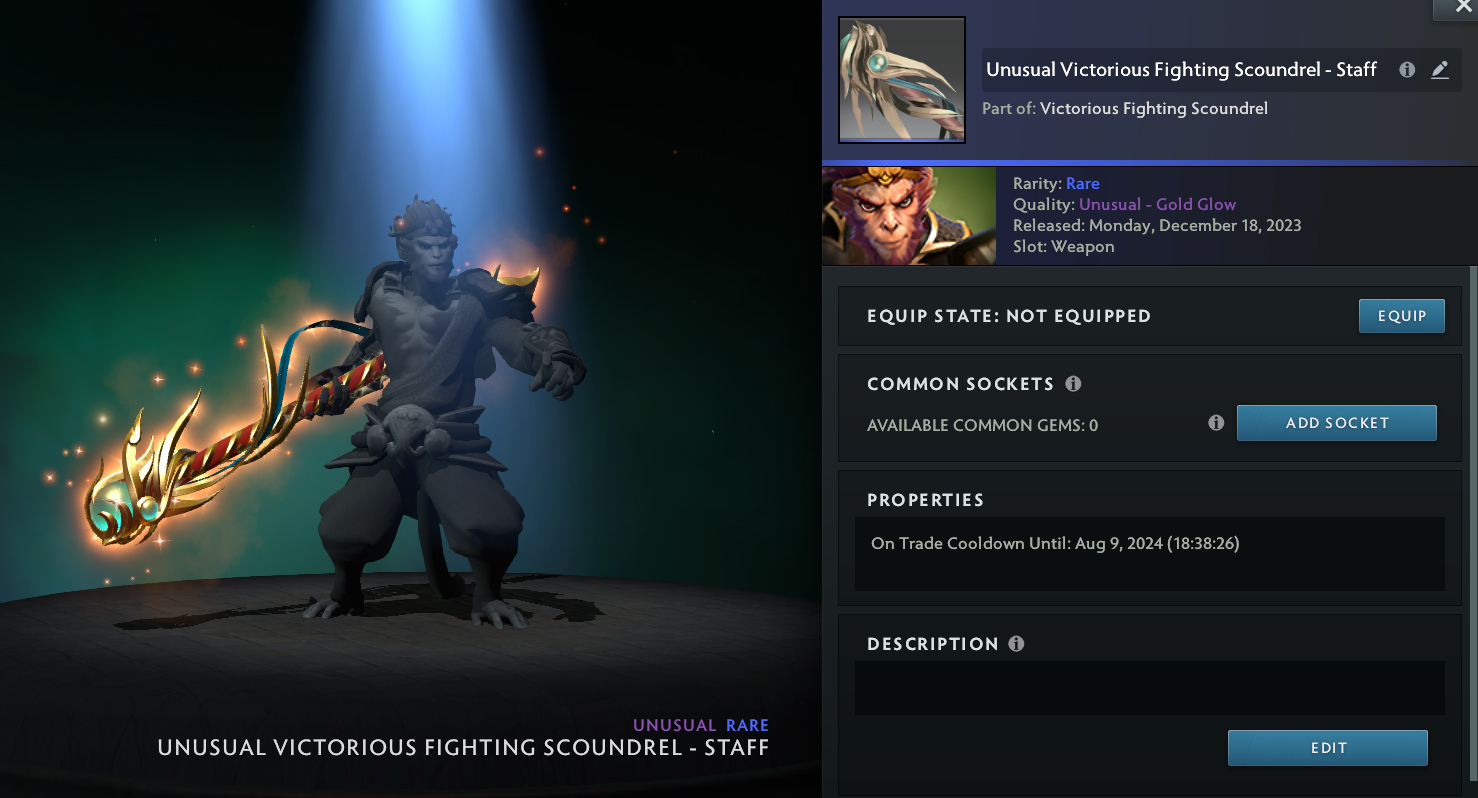Close the item details panel
The image size is (1478, 798).
(x=1455, y=8)
